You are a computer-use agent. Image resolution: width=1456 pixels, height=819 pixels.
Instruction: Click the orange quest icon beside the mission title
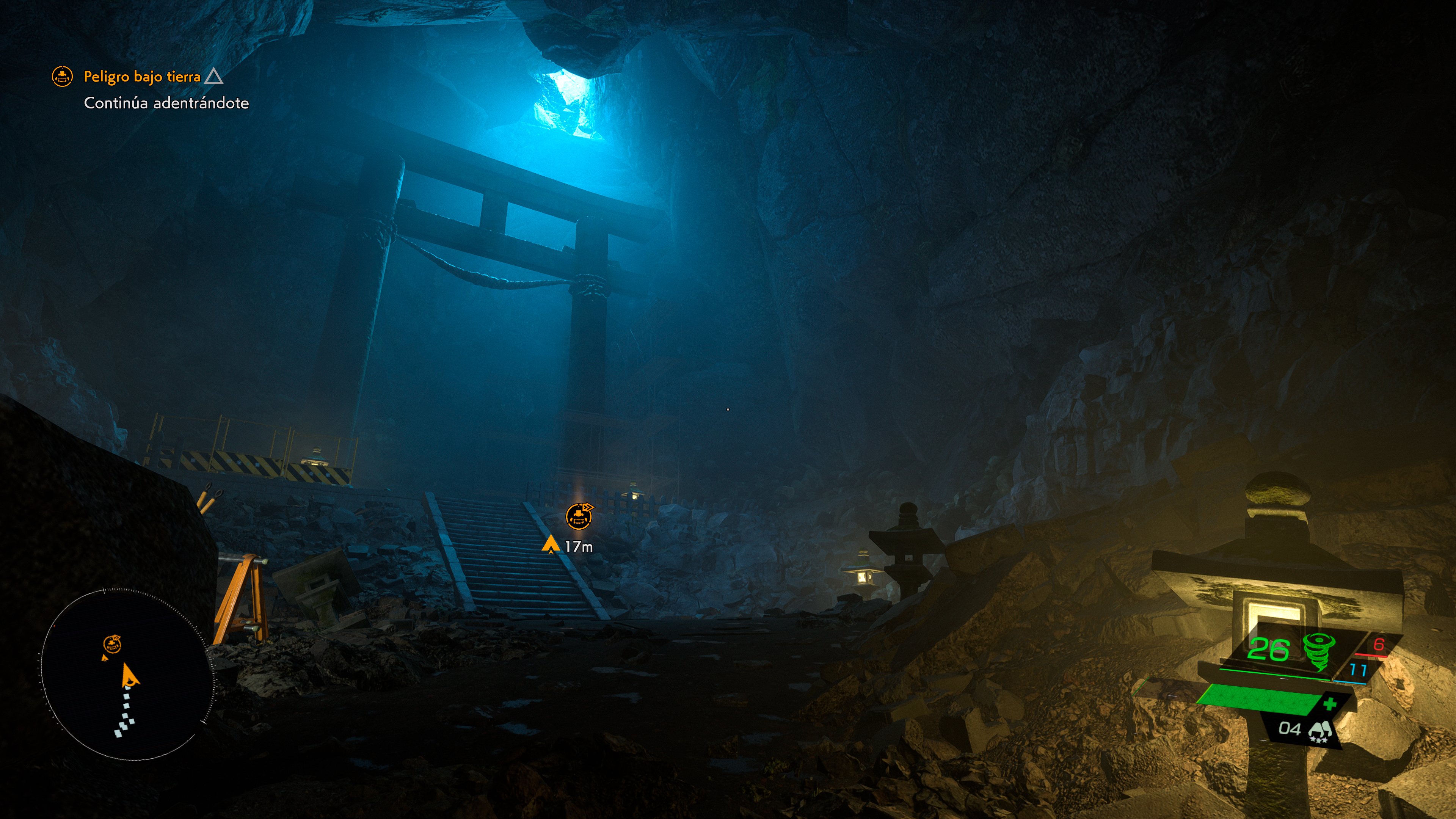(62, 76)
